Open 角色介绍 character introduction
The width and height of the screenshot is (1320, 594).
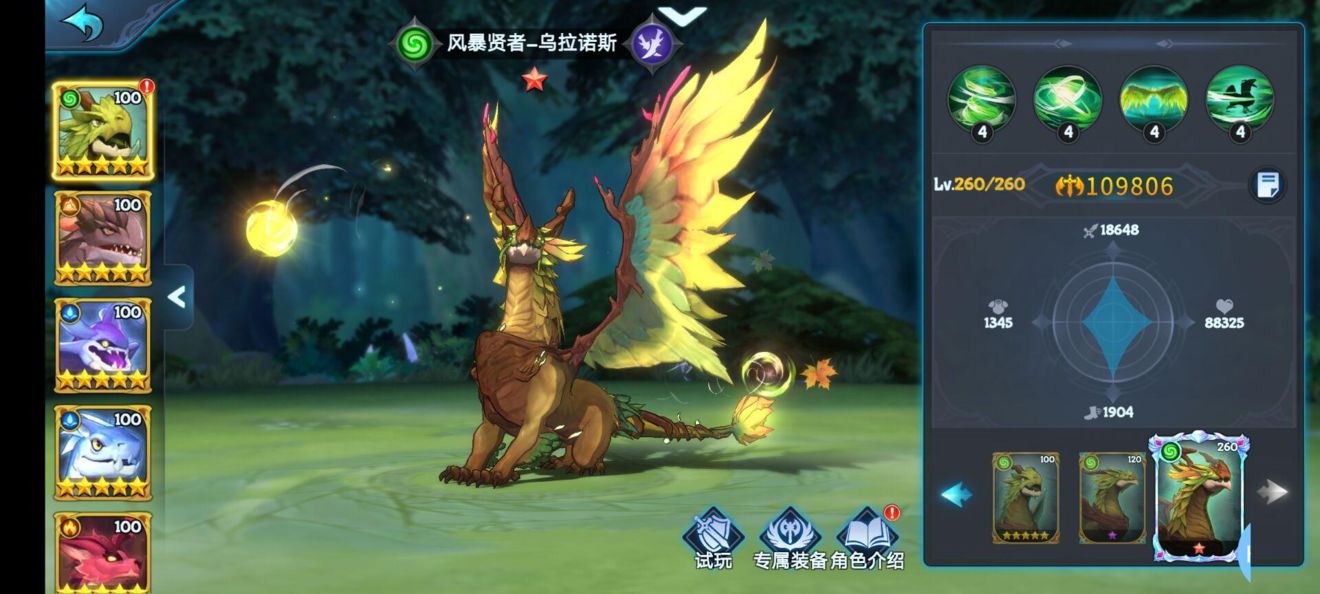pos(867,538)
